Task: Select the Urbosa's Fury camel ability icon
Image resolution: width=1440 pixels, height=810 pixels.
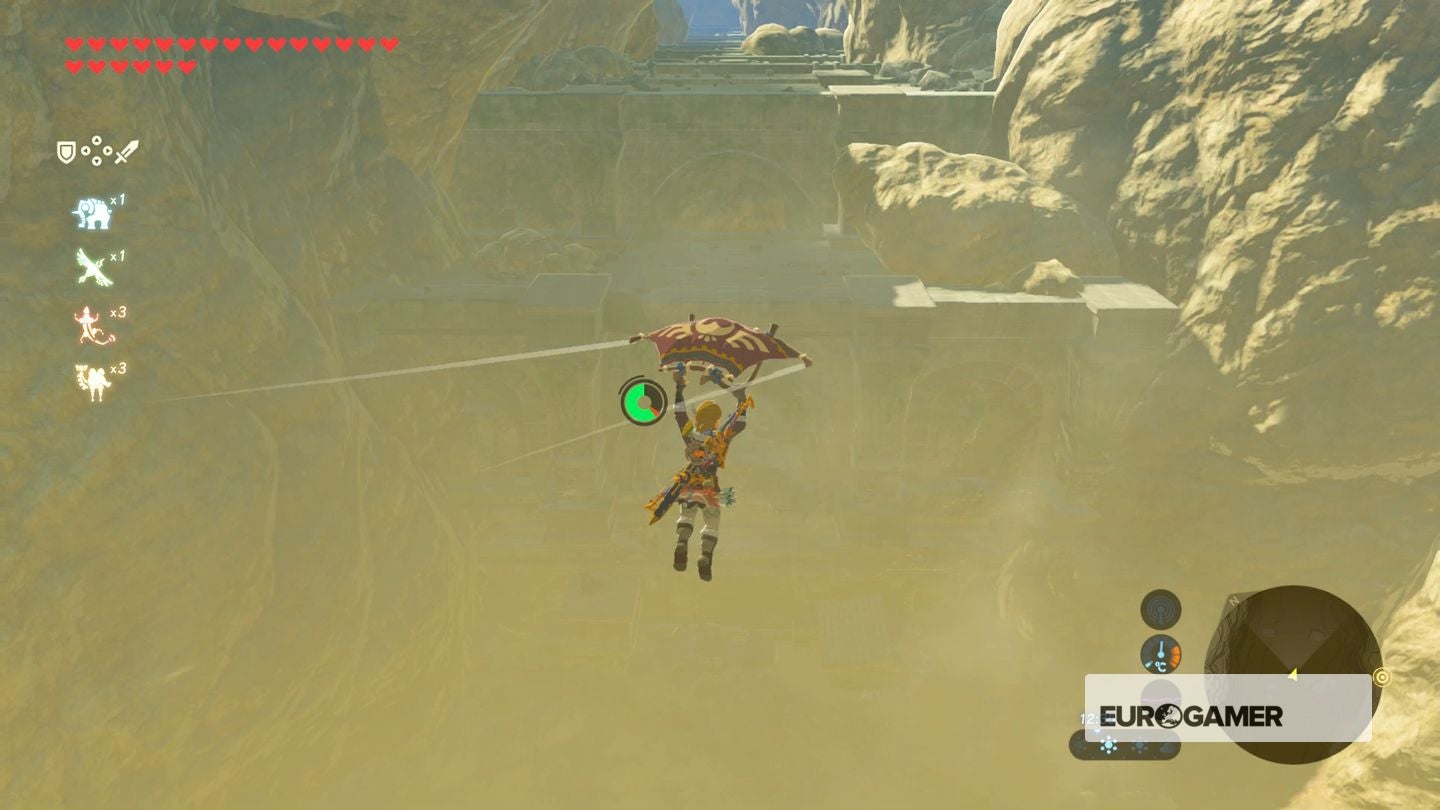Action: [90, 377]
